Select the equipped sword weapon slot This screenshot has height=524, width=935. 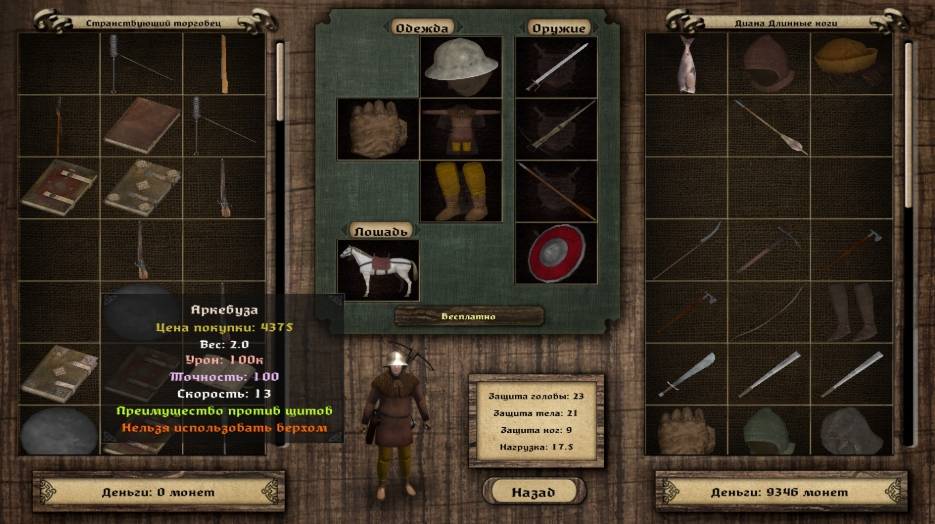[555, 66]
